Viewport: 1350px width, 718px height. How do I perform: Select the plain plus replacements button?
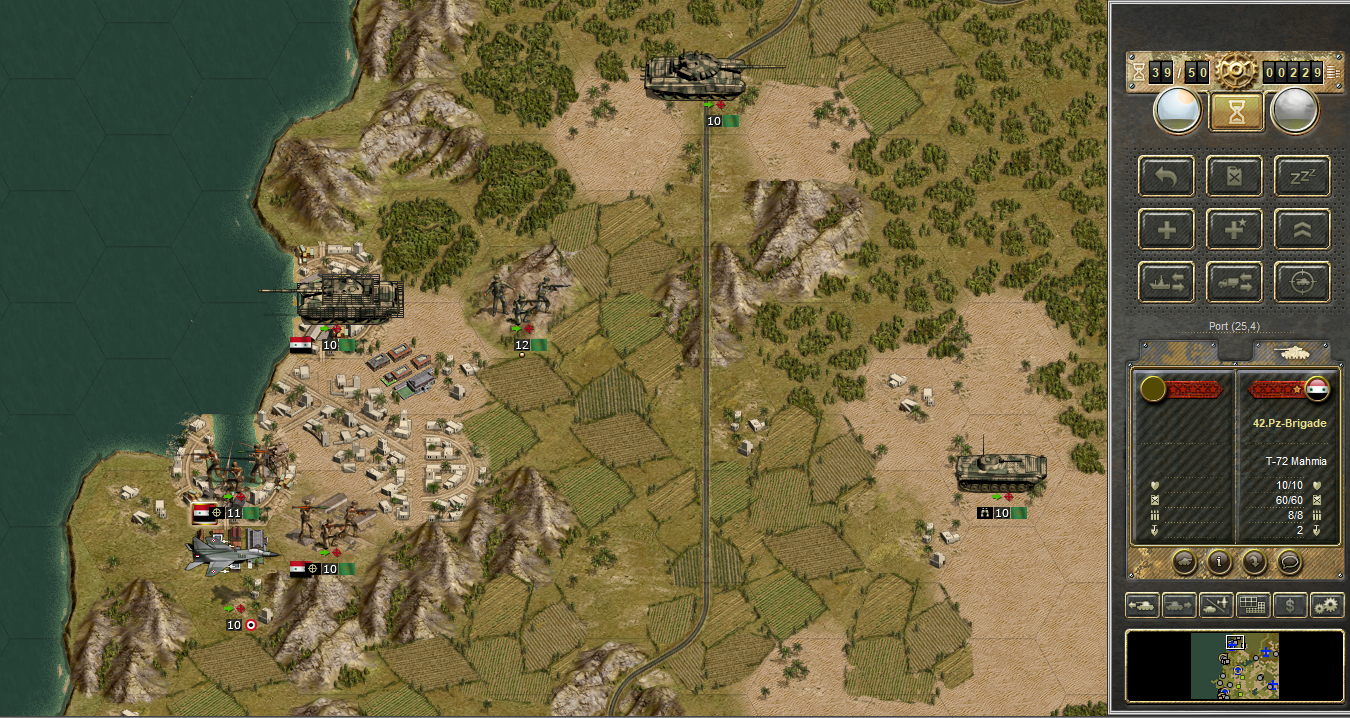[x=1166, y=230]
